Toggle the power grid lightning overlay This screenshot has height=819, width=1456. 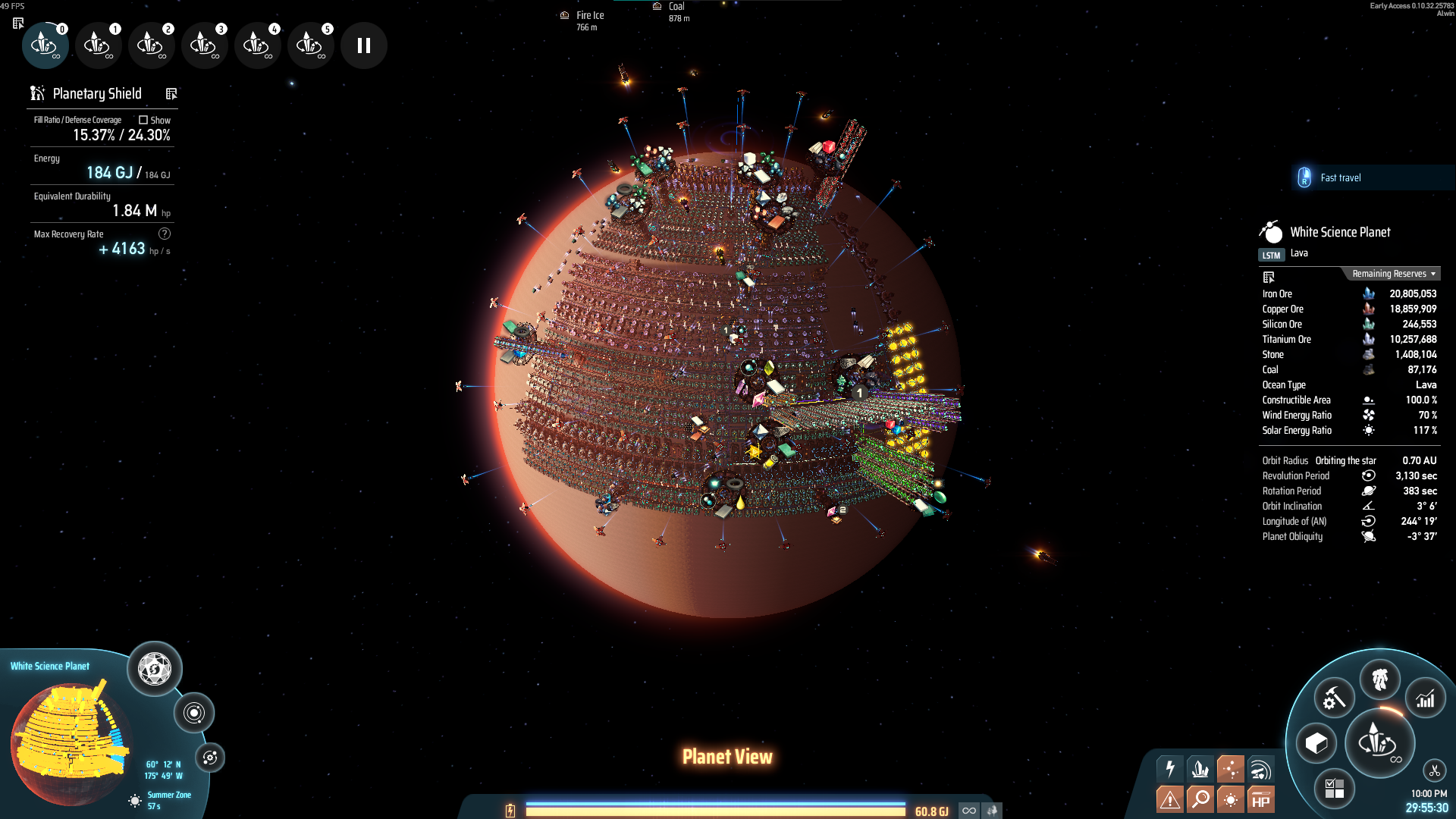(1170, 769)
